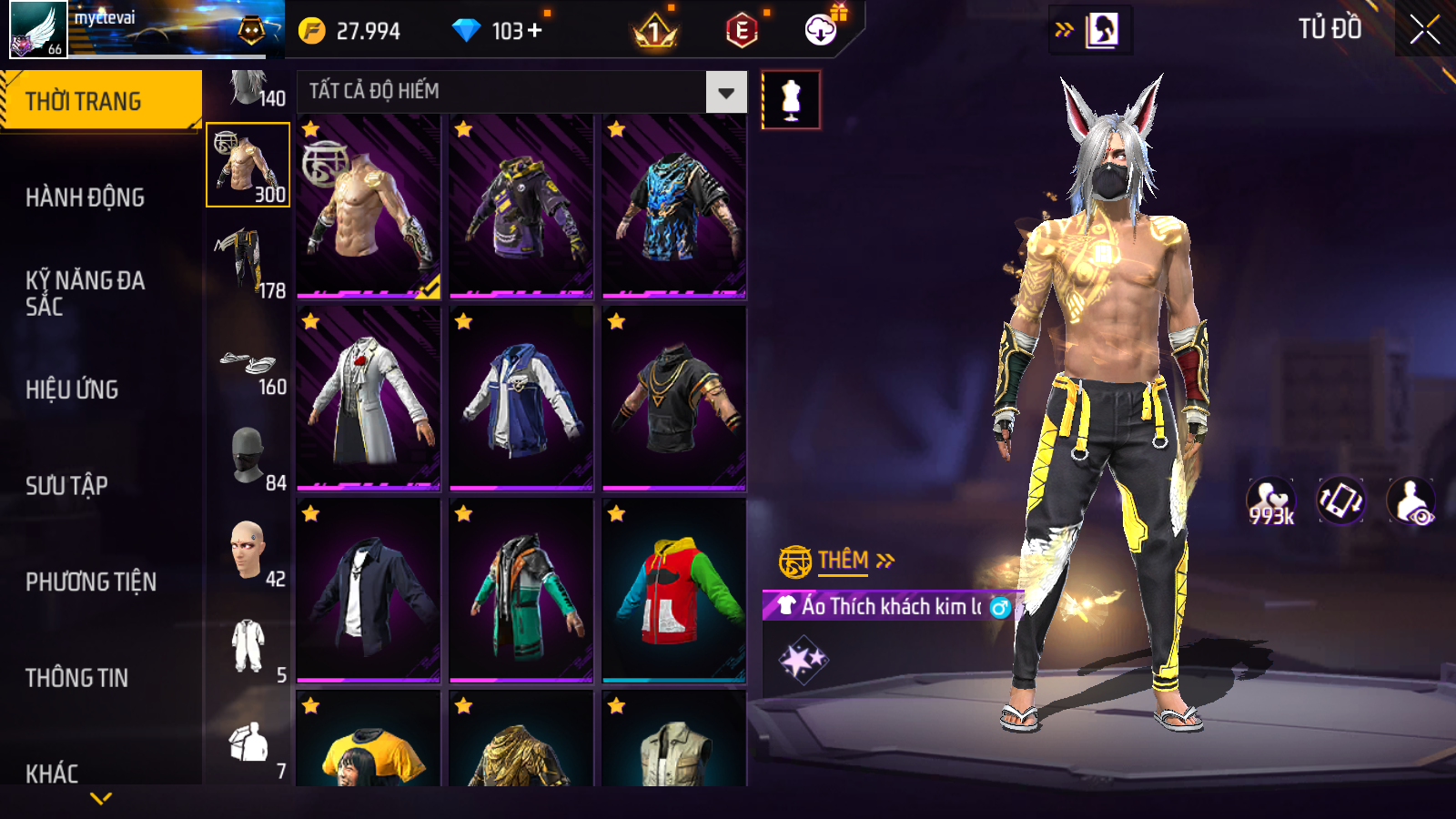Open the Sưu Tập tab
Screen dimensions: 1456x819
pyautogui.click(x=66, y=486)
